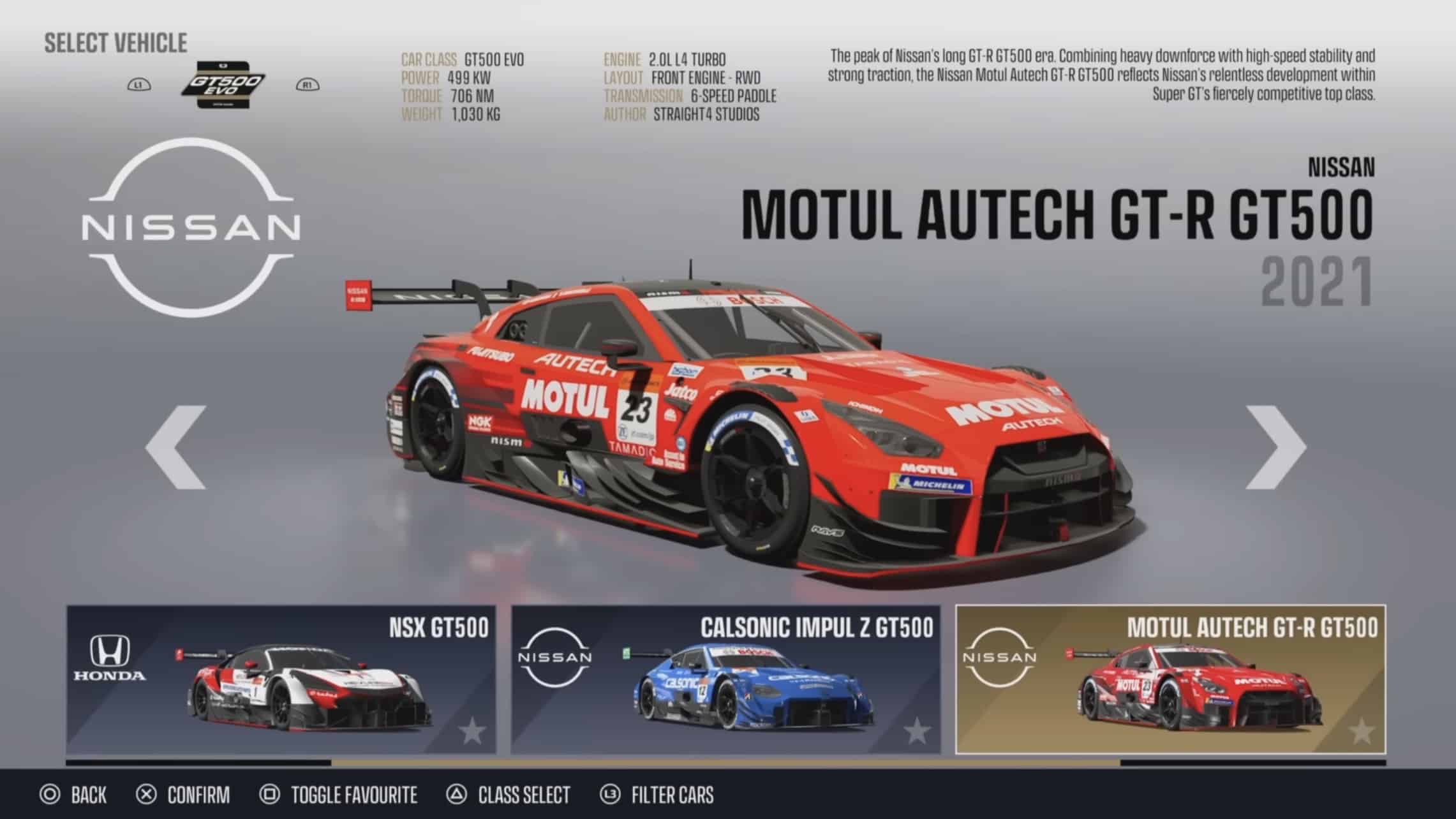Click the car list scrollbar
The height and width of the screenshot is (819, 1456).
(x=725, y=762)
